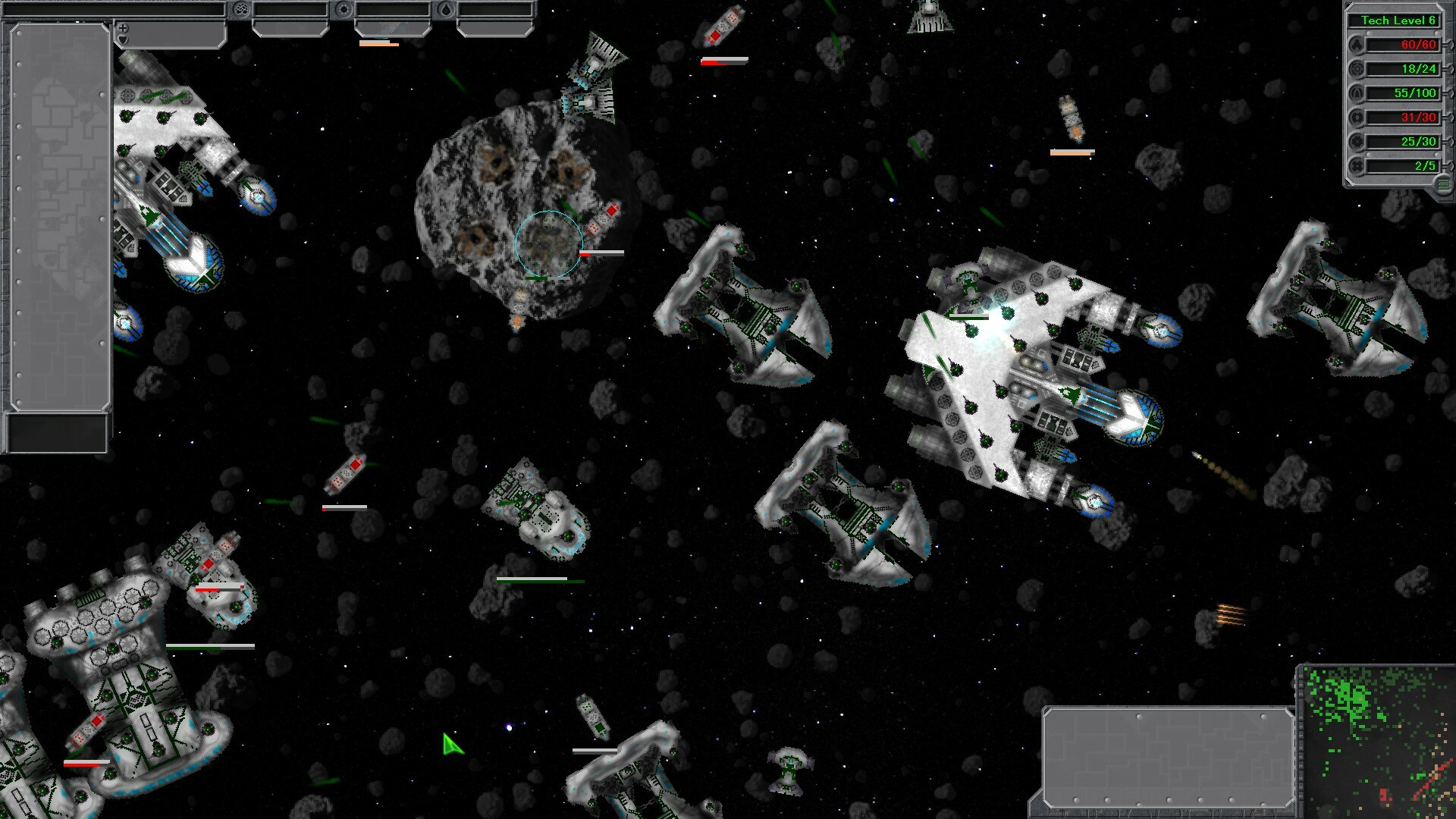
Task: Select the mineral ore resource icon
Action: pyautogui.click(x=241, y=9)
